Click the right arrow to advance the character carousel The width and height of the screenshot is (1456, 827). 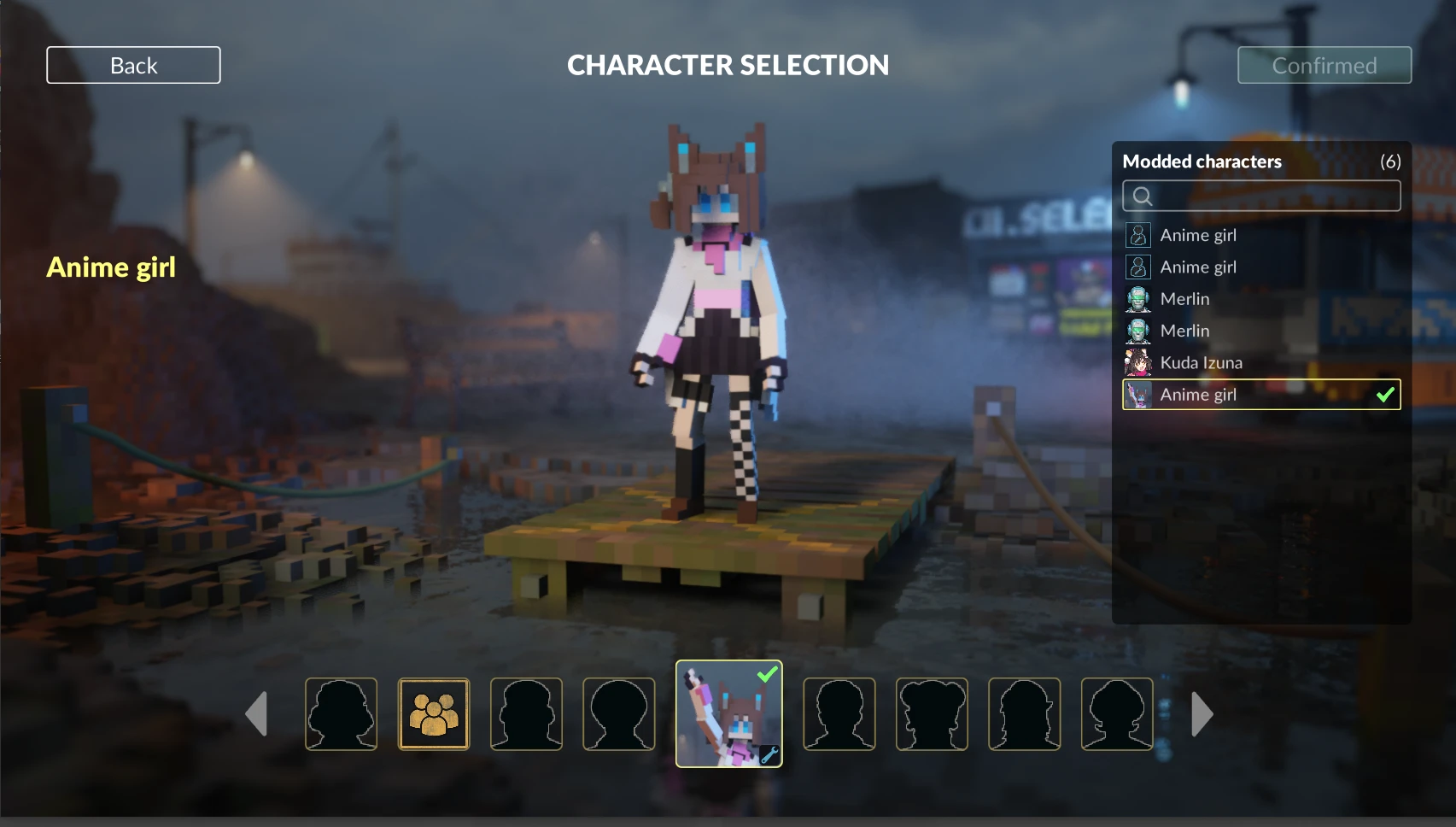[1202, 714]
